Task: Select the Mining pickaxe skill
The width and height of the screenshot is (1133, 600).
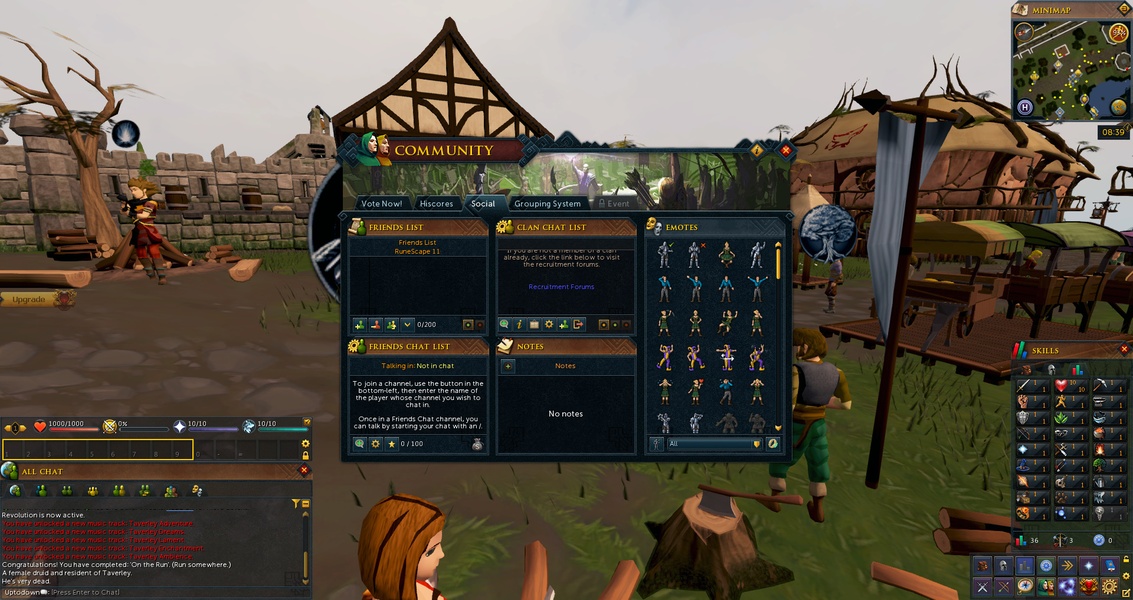Action: point(1099,386)
